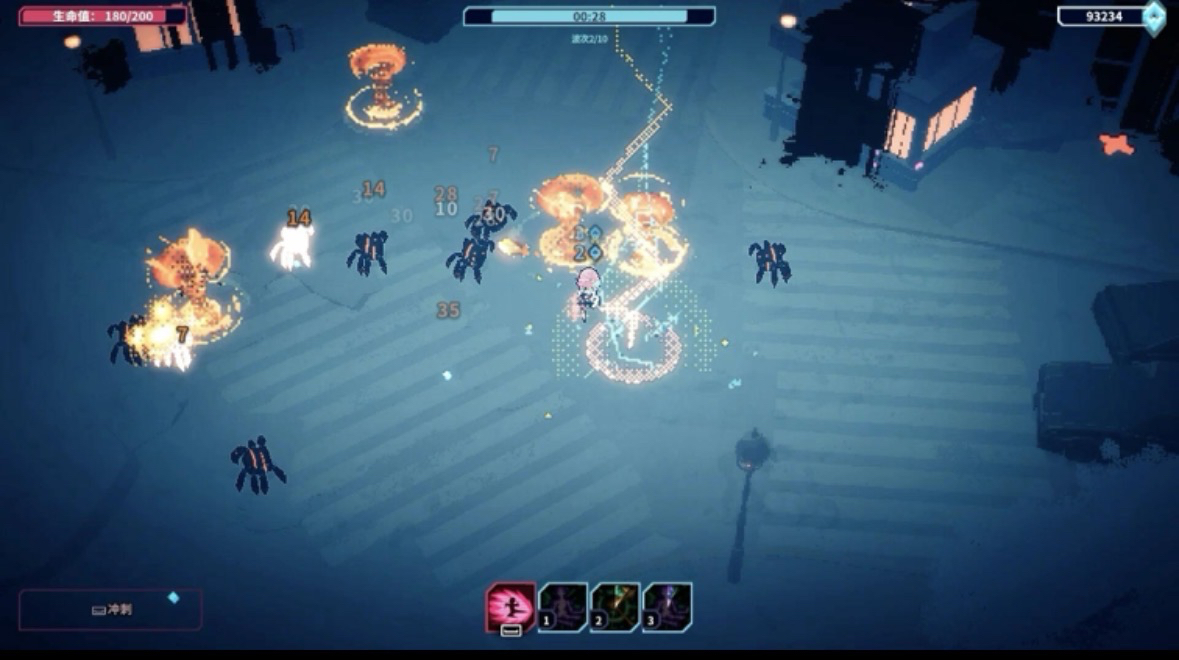The width and height of the screenshot is (1179, 660).
Task: Select the skill slot numbered 1
Action: point(563,607)
